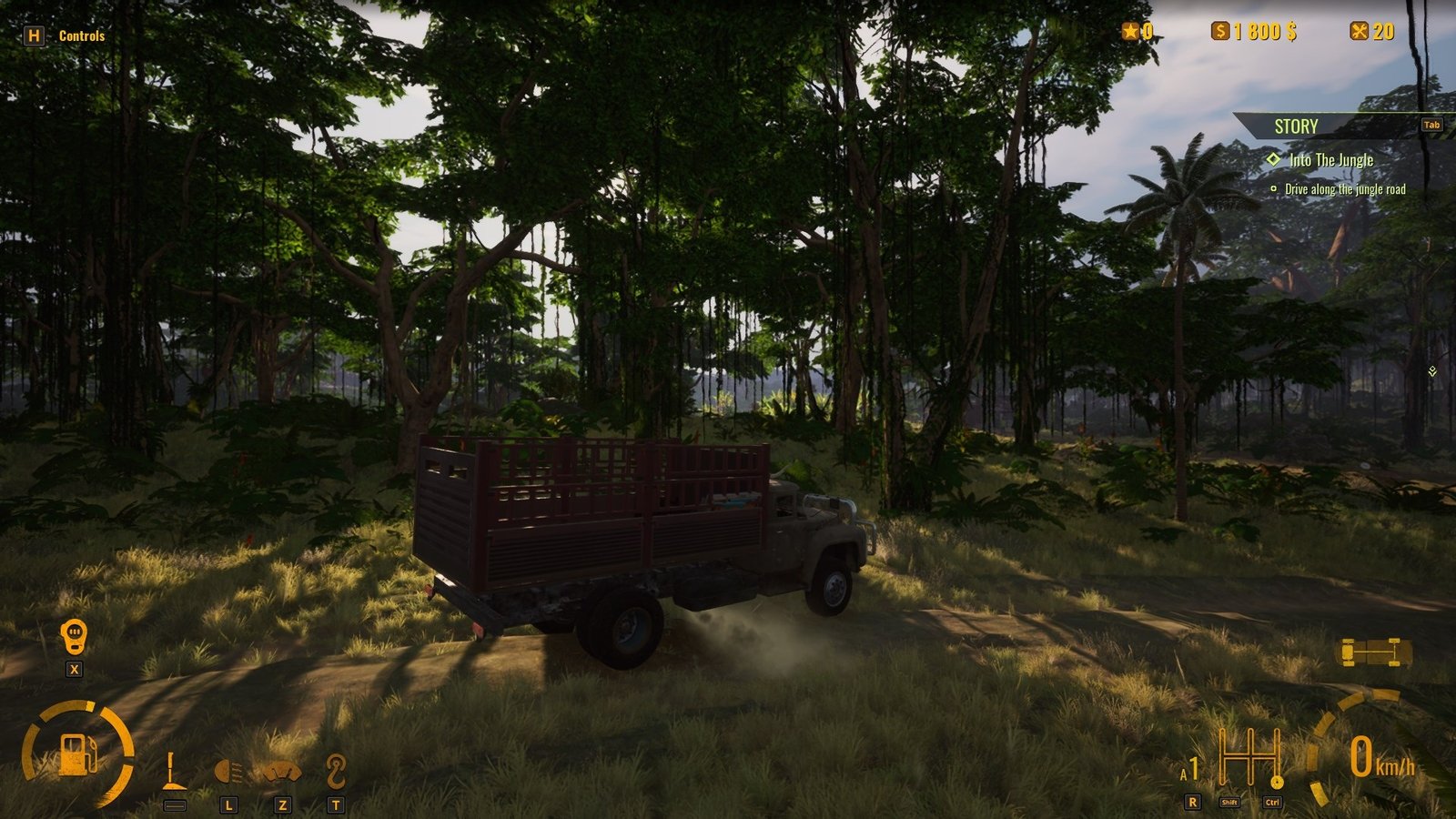Open the Controls help label
Viewport: 1456px width, 819px height.
point(81,36)
